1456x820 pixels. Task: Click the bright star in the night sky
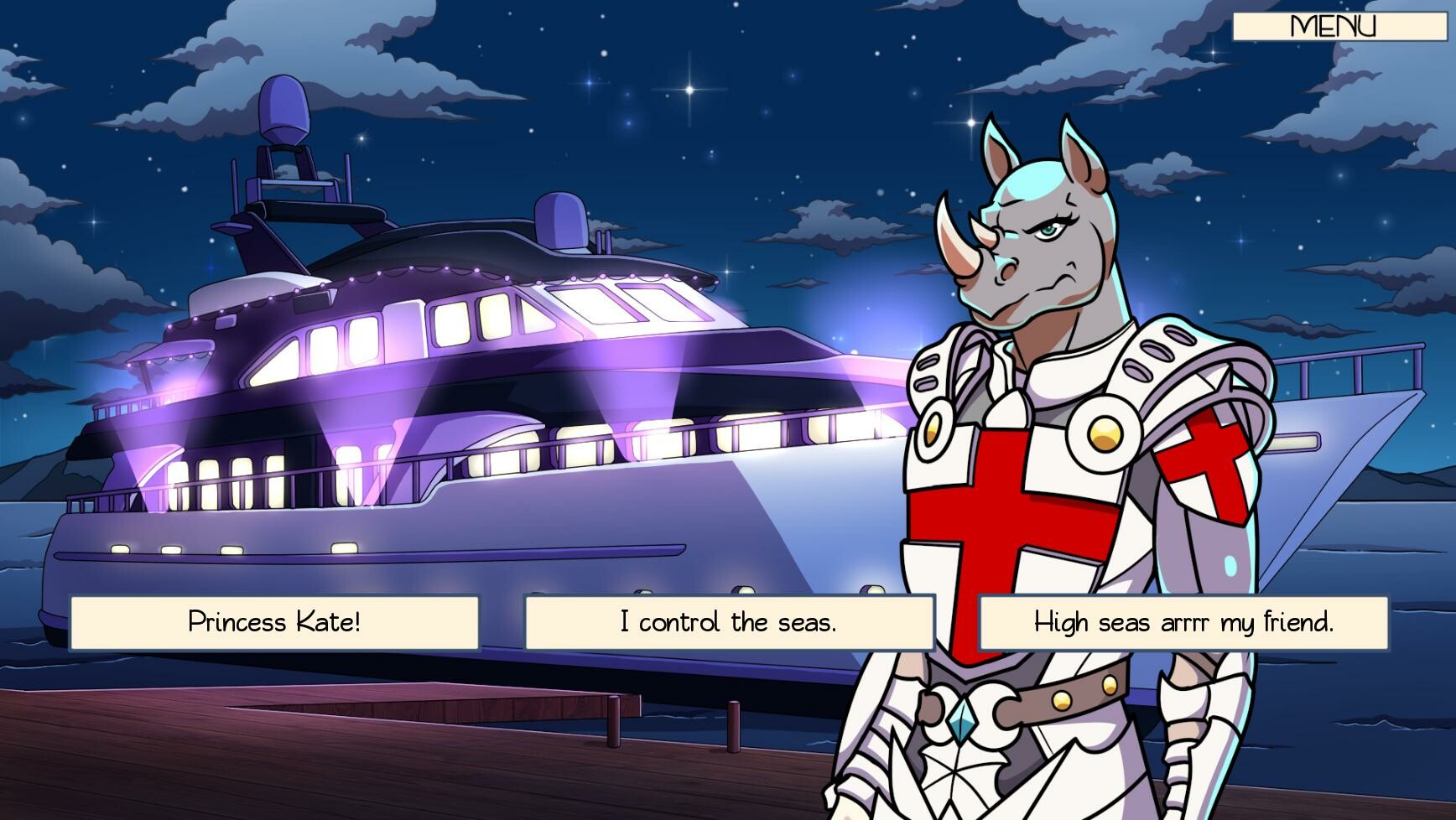click(x=688, y=88)
